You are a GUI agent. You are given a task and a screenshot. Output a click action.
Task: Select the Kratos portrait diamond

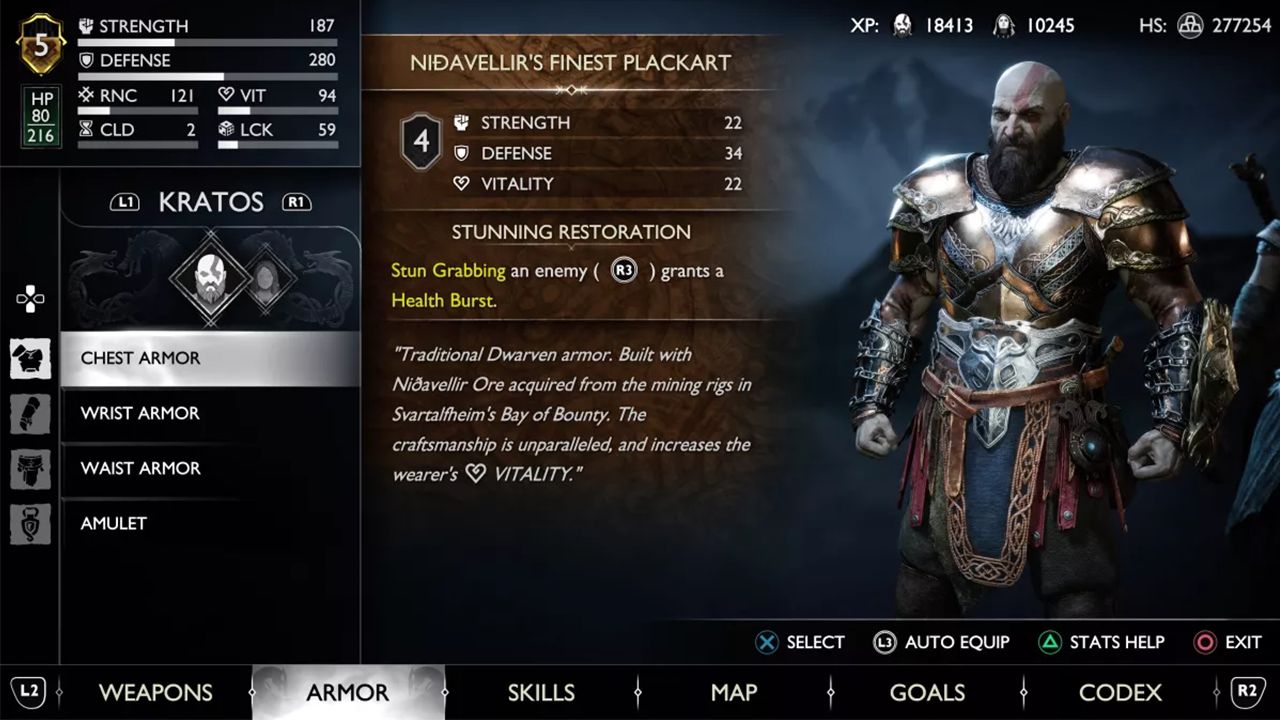(x=208, y=276)
